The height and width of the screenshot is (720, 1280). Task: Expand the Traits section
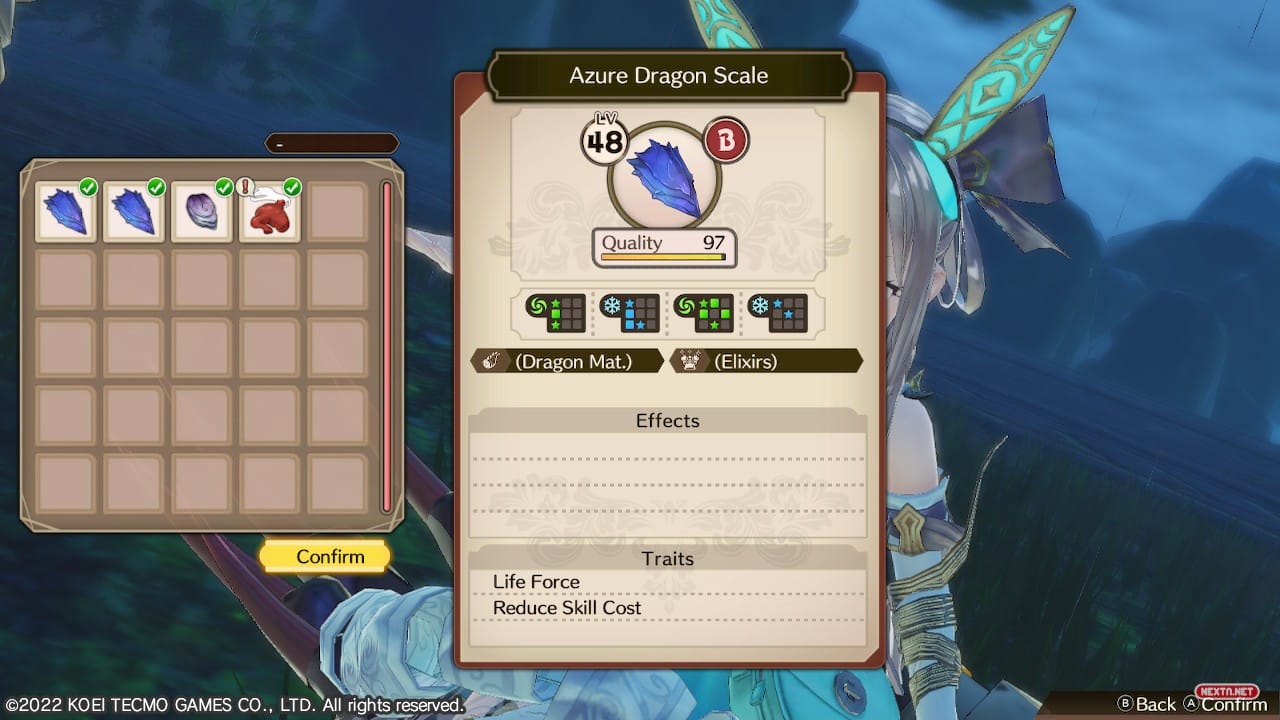667,559
